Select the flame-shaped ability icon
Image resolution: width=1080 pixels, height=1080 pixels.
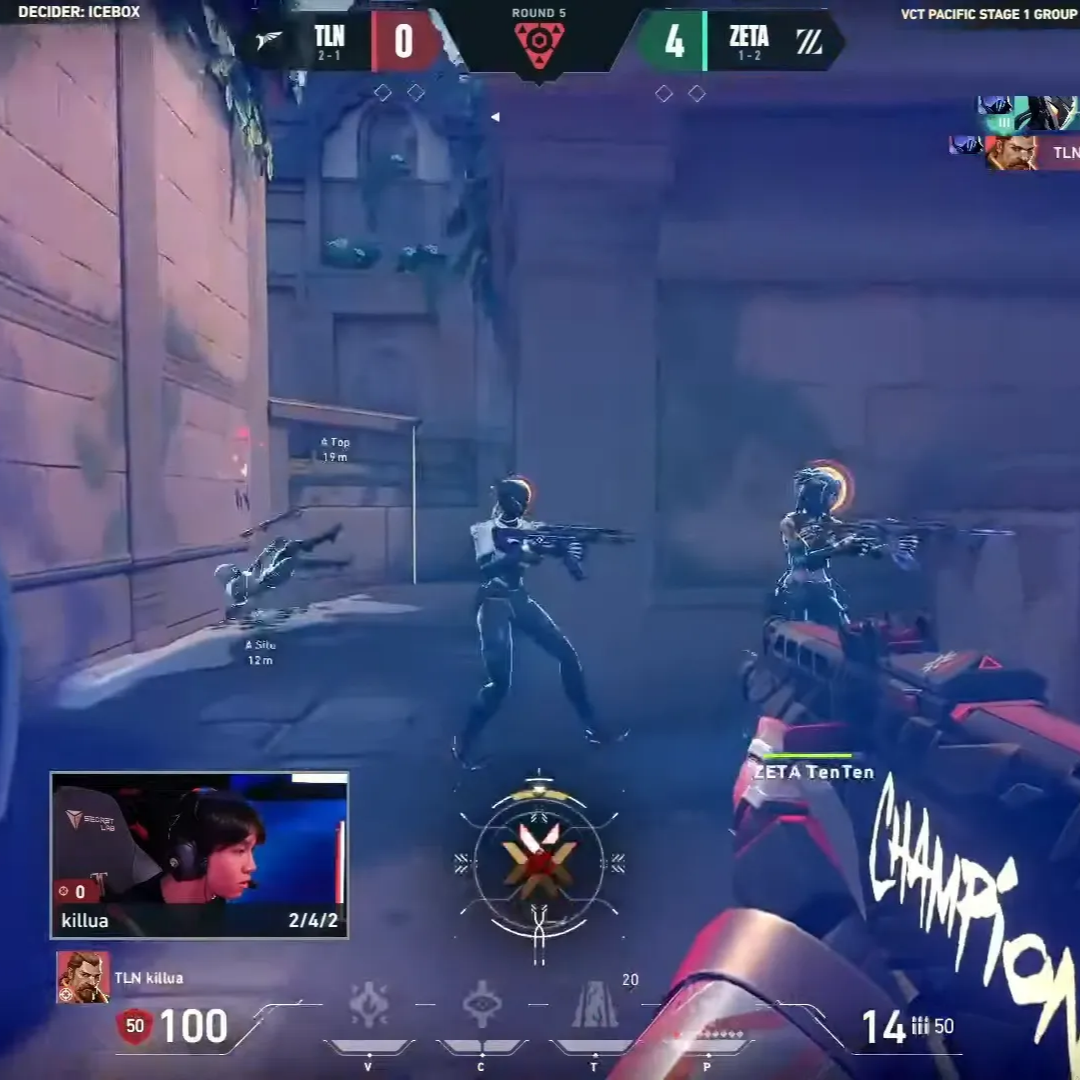pos(368,1005)
